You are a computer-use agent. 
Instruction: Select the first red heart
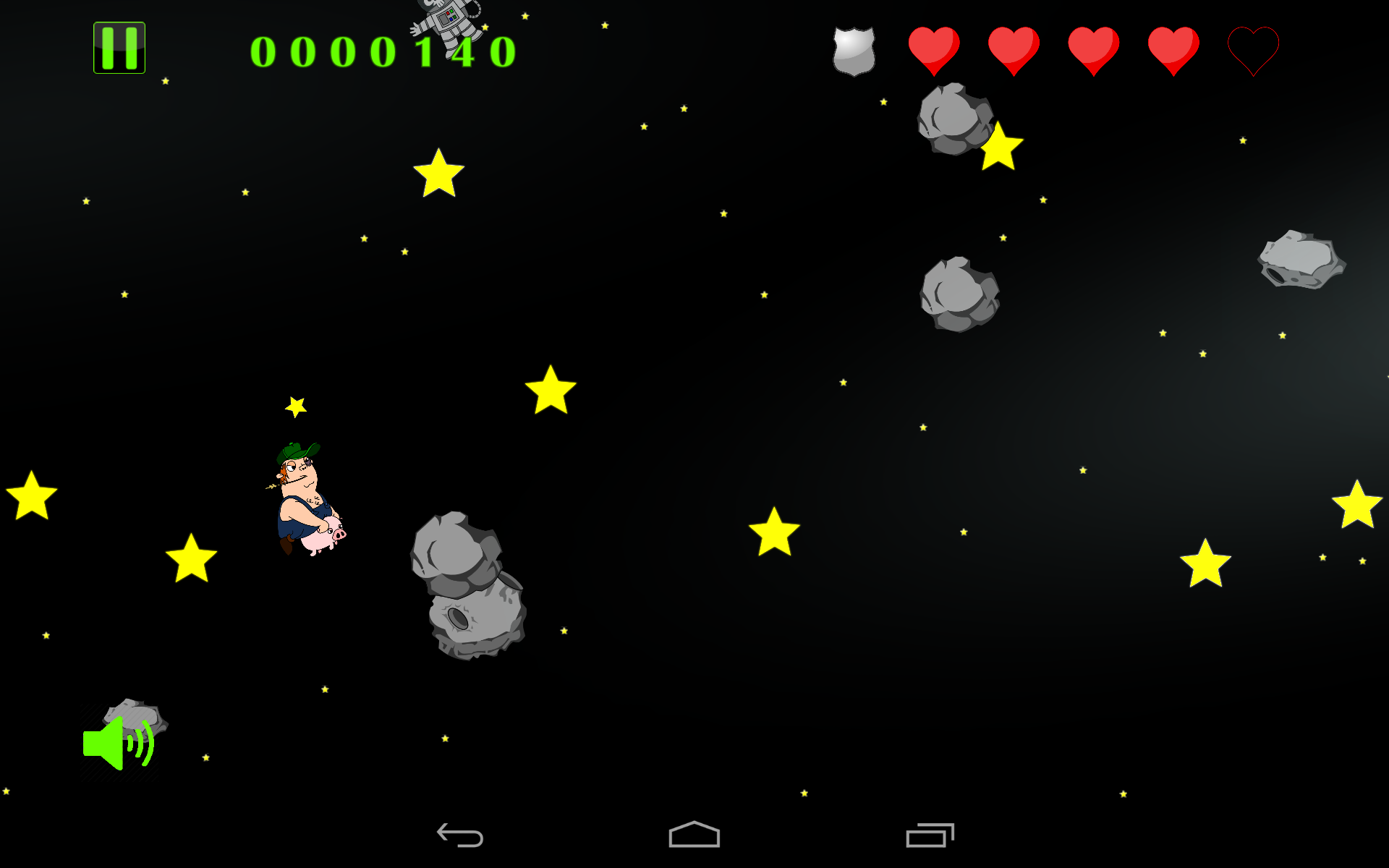pyautogui.click(x=935, y=49)
